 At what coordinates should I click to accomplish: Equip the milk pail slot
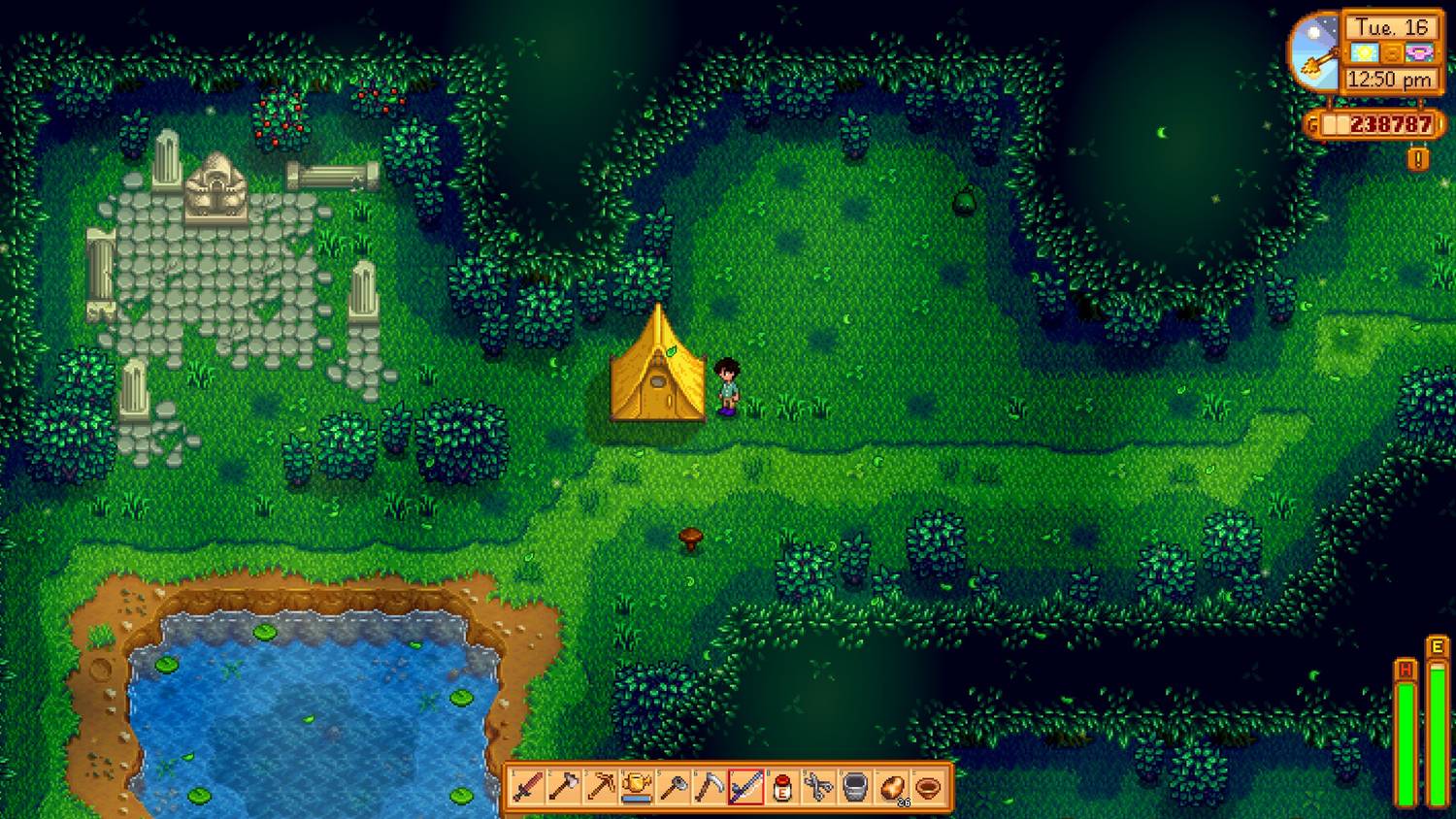(x=855, y=786)
